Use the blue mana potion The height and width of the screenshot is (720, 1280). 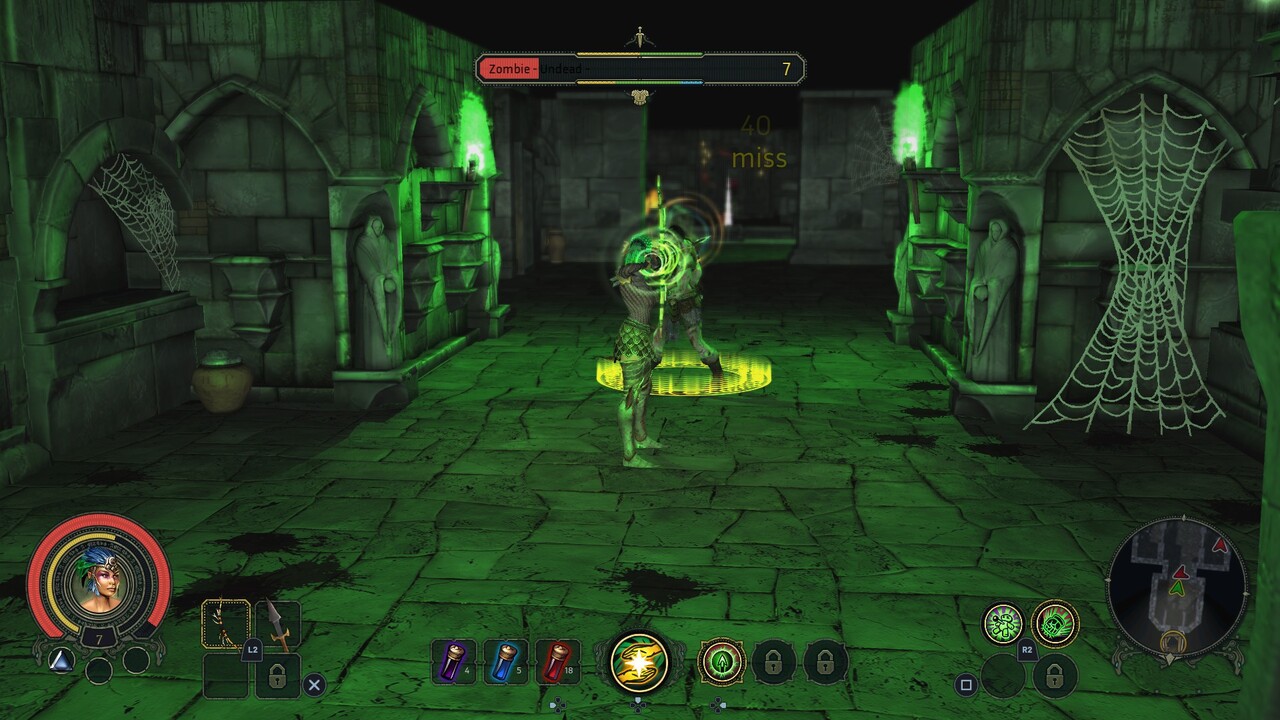506,661
